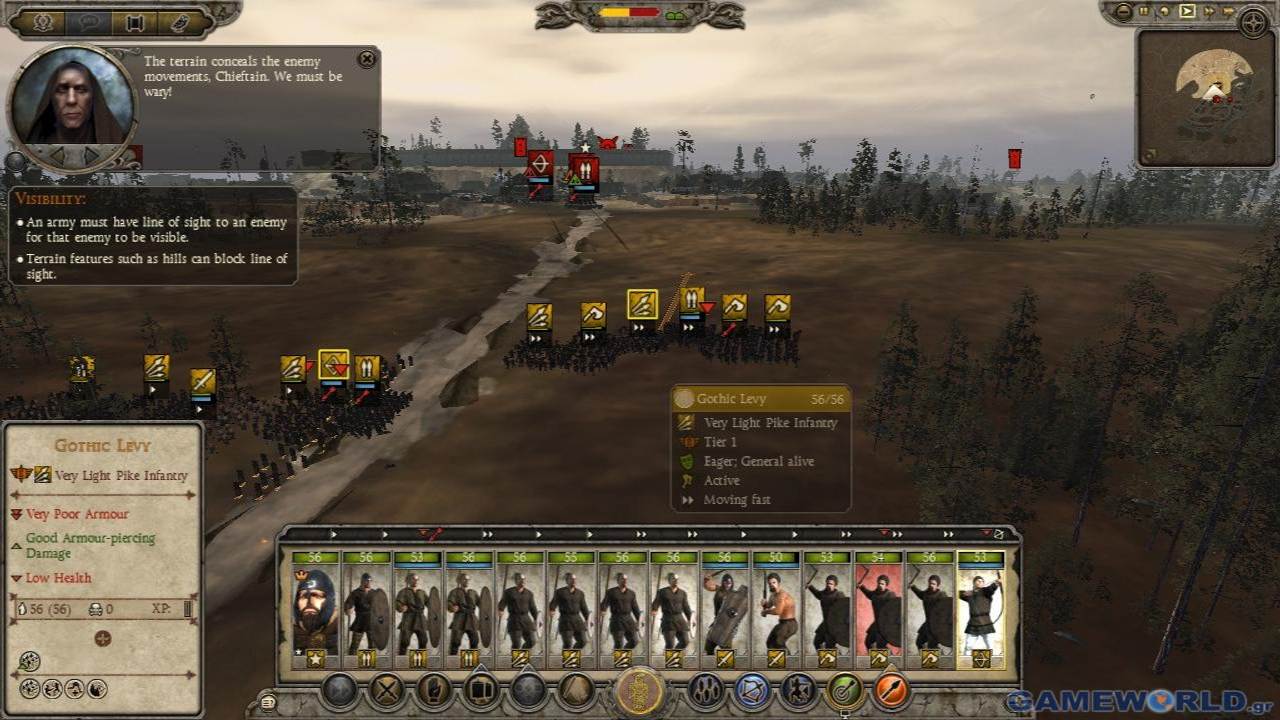1280x720 pixels.
Task: Slow down the battle speed
Action: point(1165,12)
